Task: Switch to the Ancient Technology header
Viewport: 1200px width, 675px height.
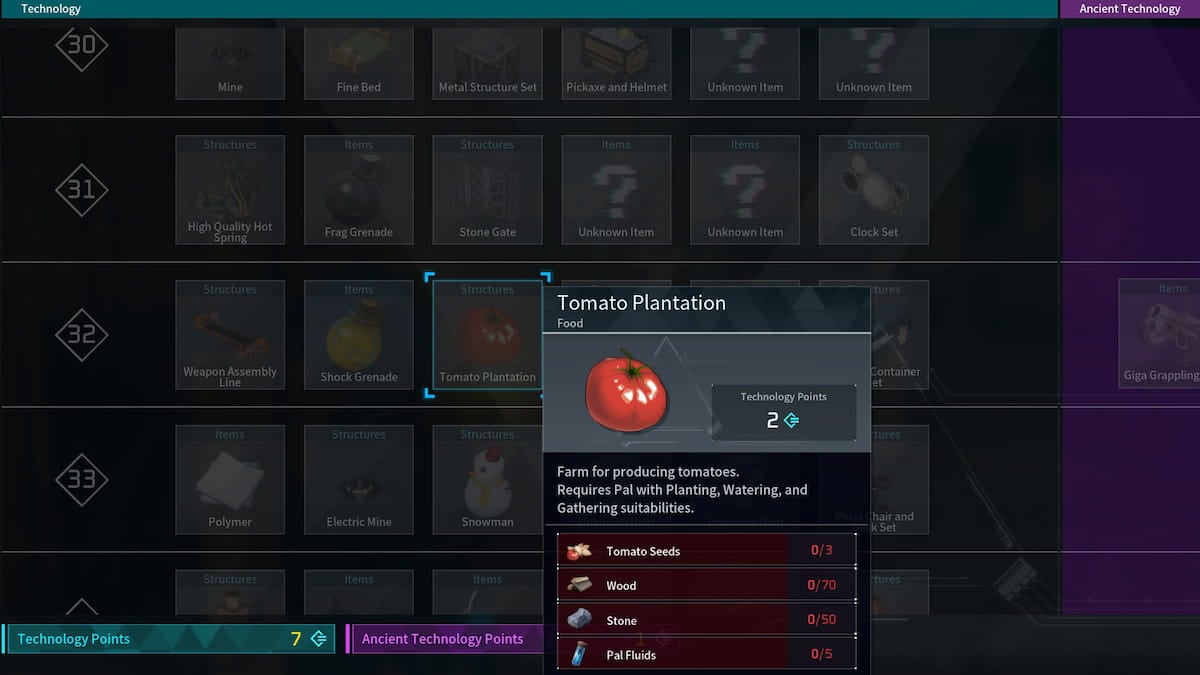Action: click(1129, 9)
